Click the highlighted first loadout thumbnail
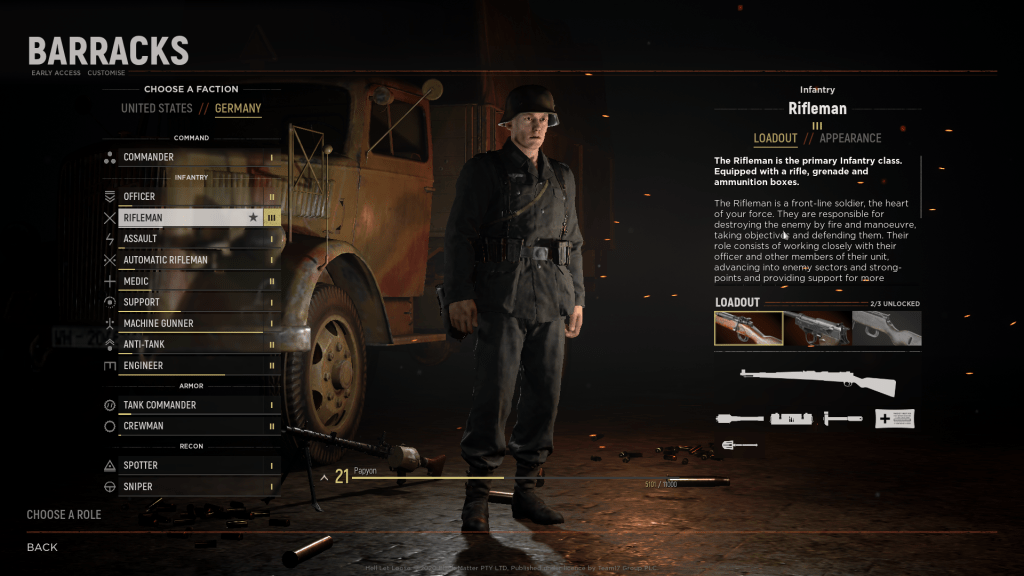 (748, 329)
